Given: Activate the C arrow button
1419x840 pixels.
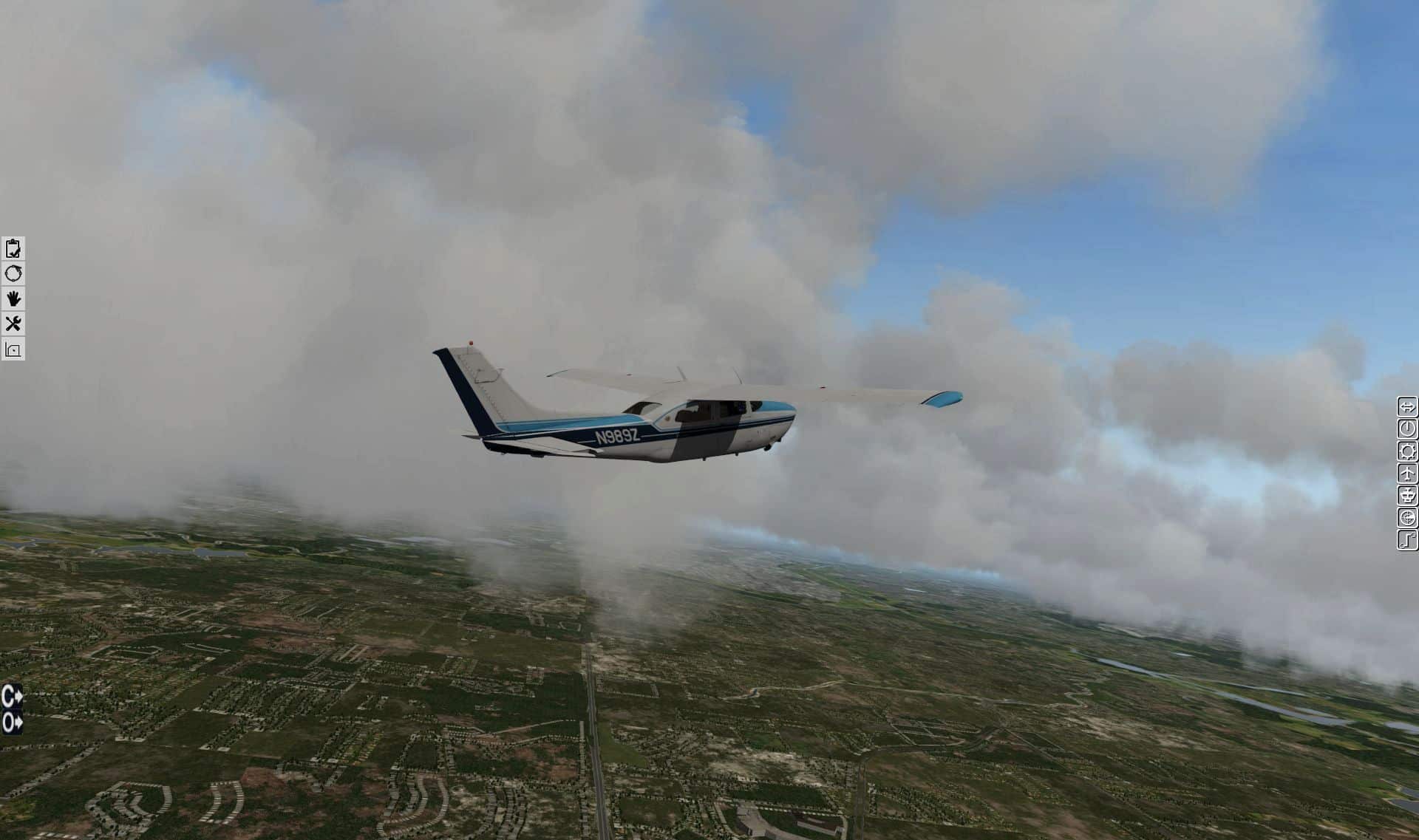Looking at the screenshot, I should (x=12, y=696).
